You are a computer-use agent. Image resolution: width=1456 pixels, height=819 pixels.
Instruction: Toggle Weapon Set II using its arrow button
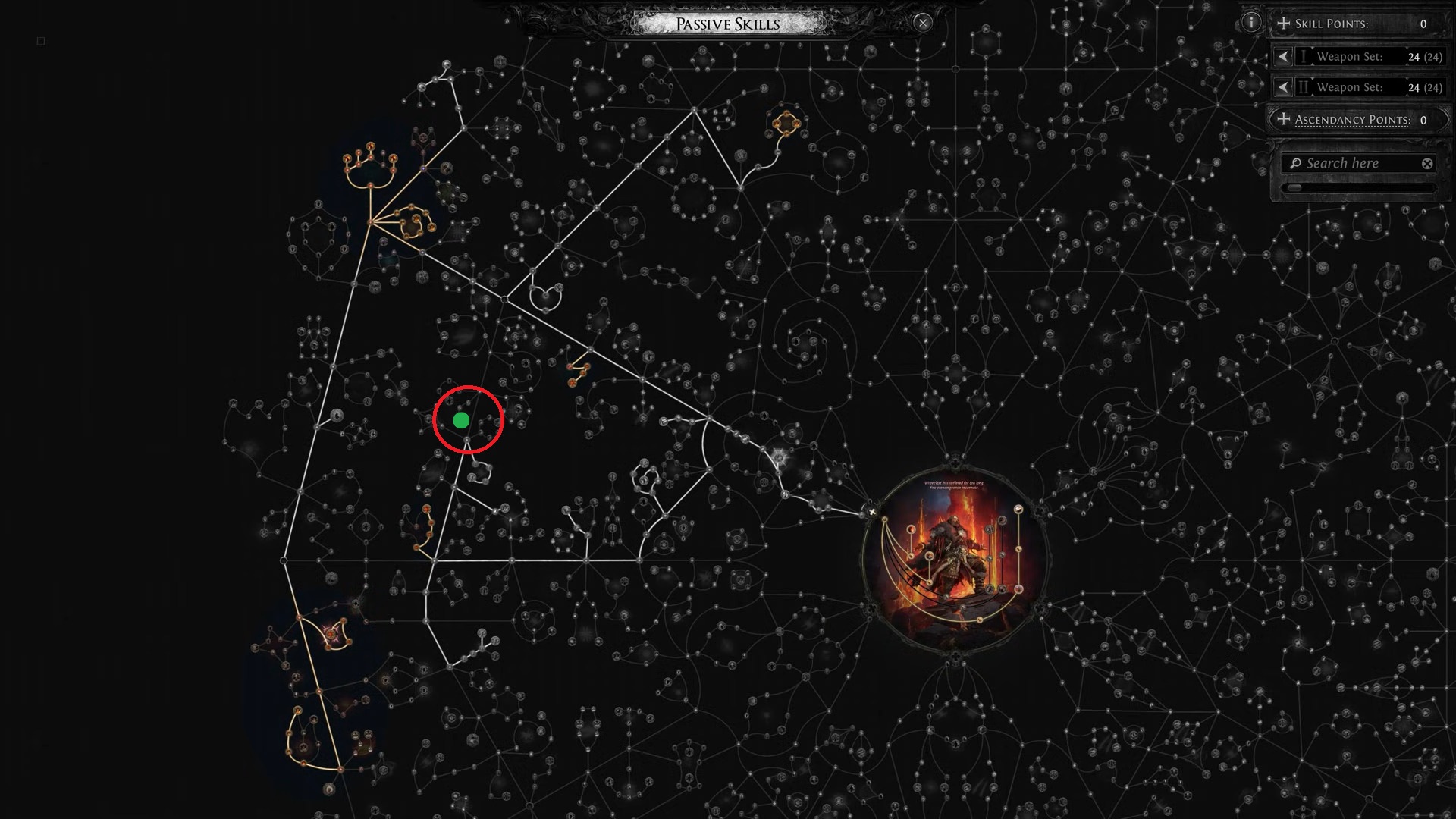coord(1283,87)
